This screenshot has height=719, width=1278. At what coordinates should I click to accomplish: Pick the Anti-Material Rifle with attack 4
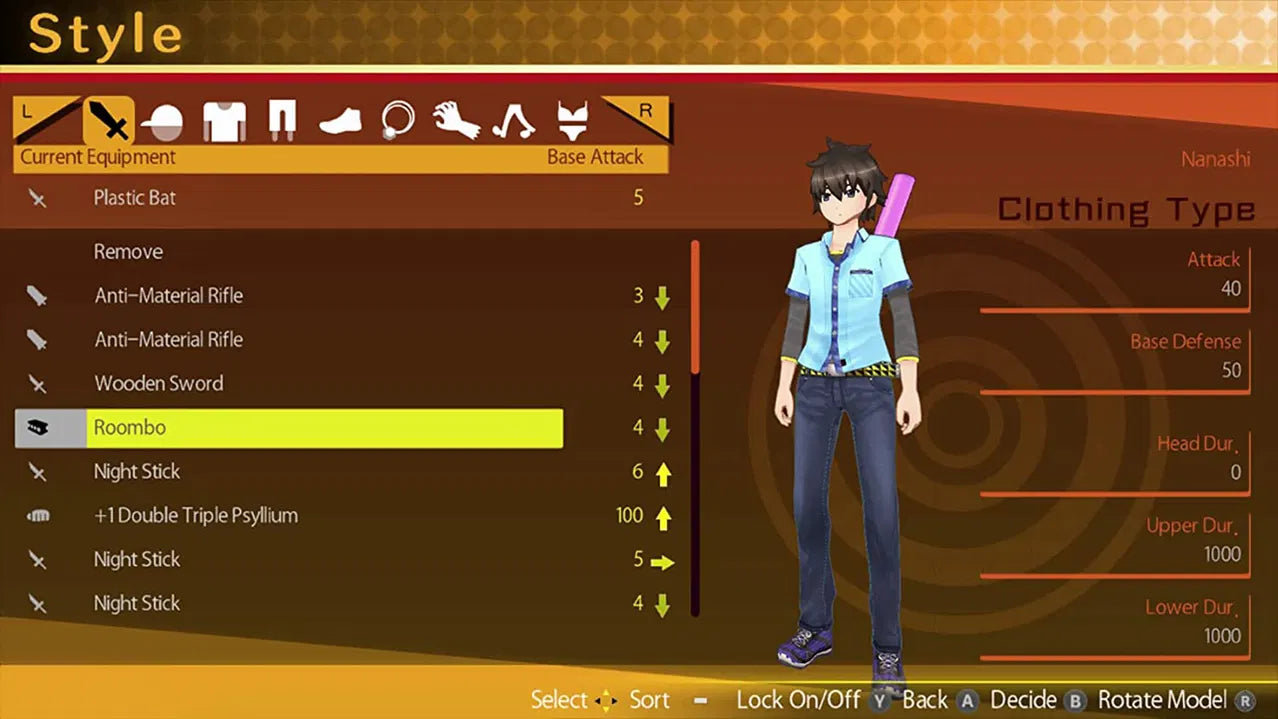pyautogui.click(x=168, y=340)
